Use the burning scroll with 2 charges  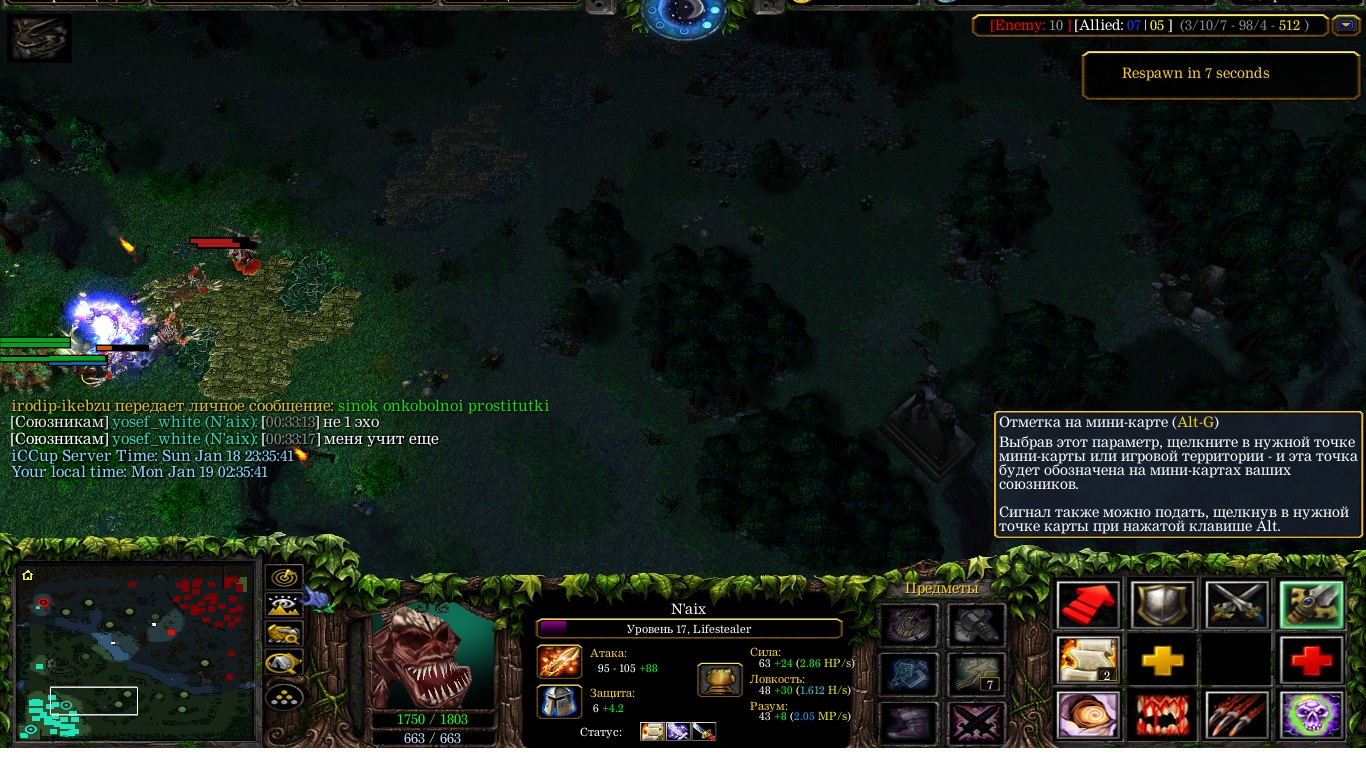[x=1089, y=660]
